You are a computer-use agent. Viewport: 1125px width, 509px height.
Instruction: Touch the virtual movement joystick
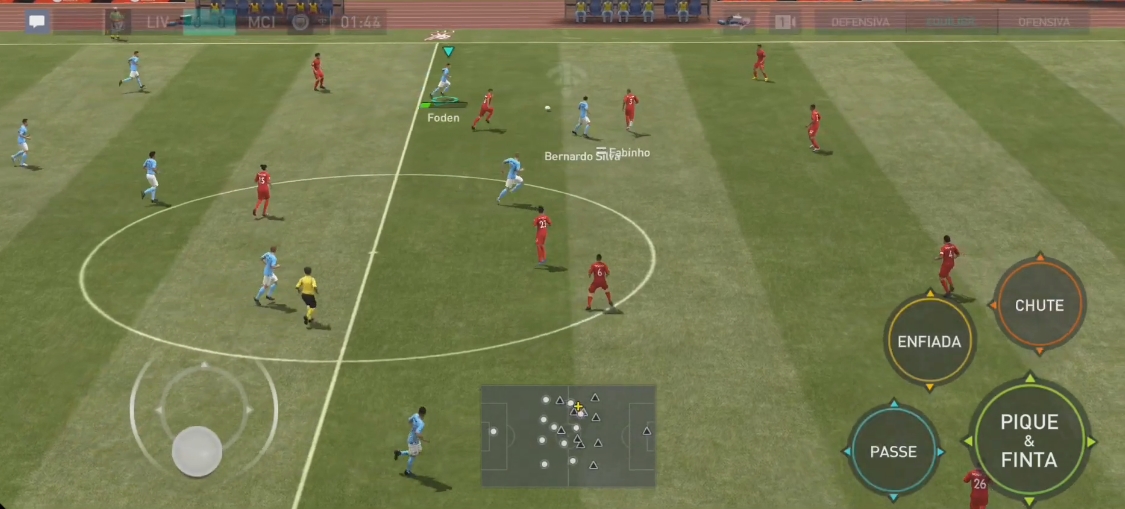(x=197, y=450)
